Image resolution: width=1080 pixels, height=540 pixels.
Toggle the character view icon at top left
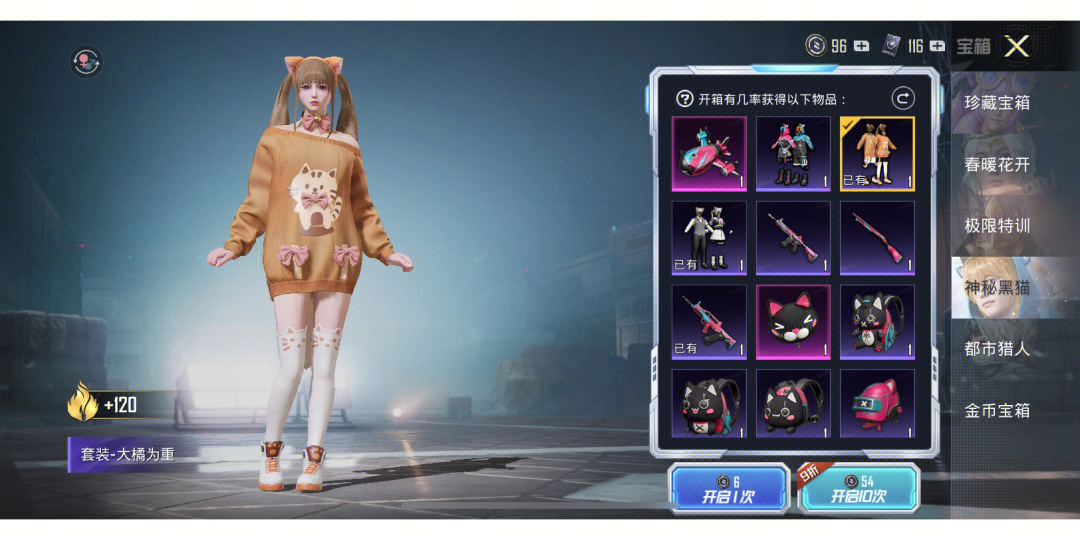pyautogui.click(x=86, y=62)
